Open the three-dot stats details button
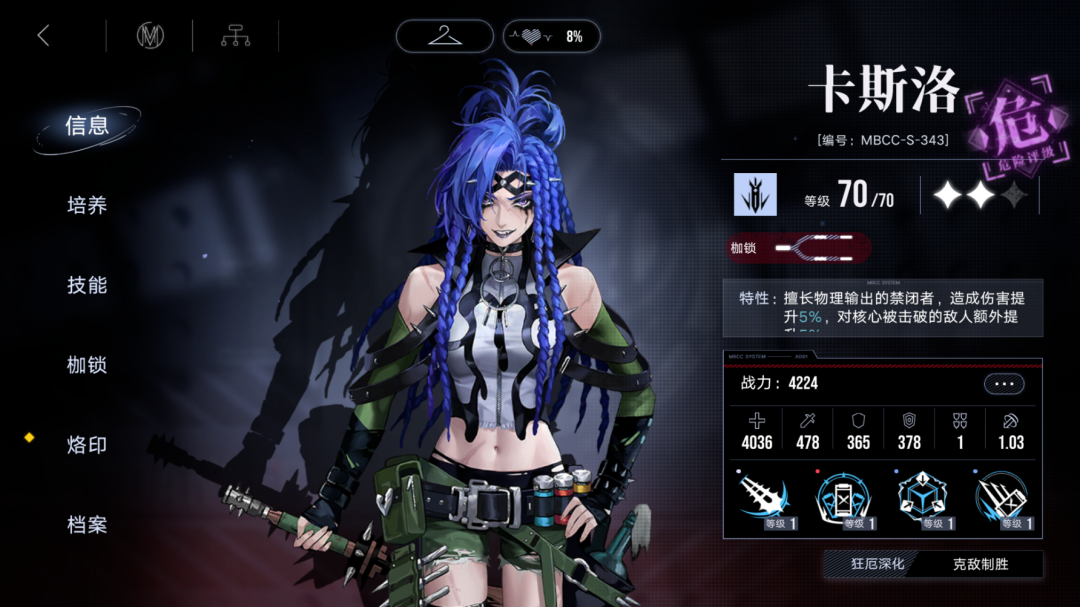1080x607 pixels. coord(1004,384)
